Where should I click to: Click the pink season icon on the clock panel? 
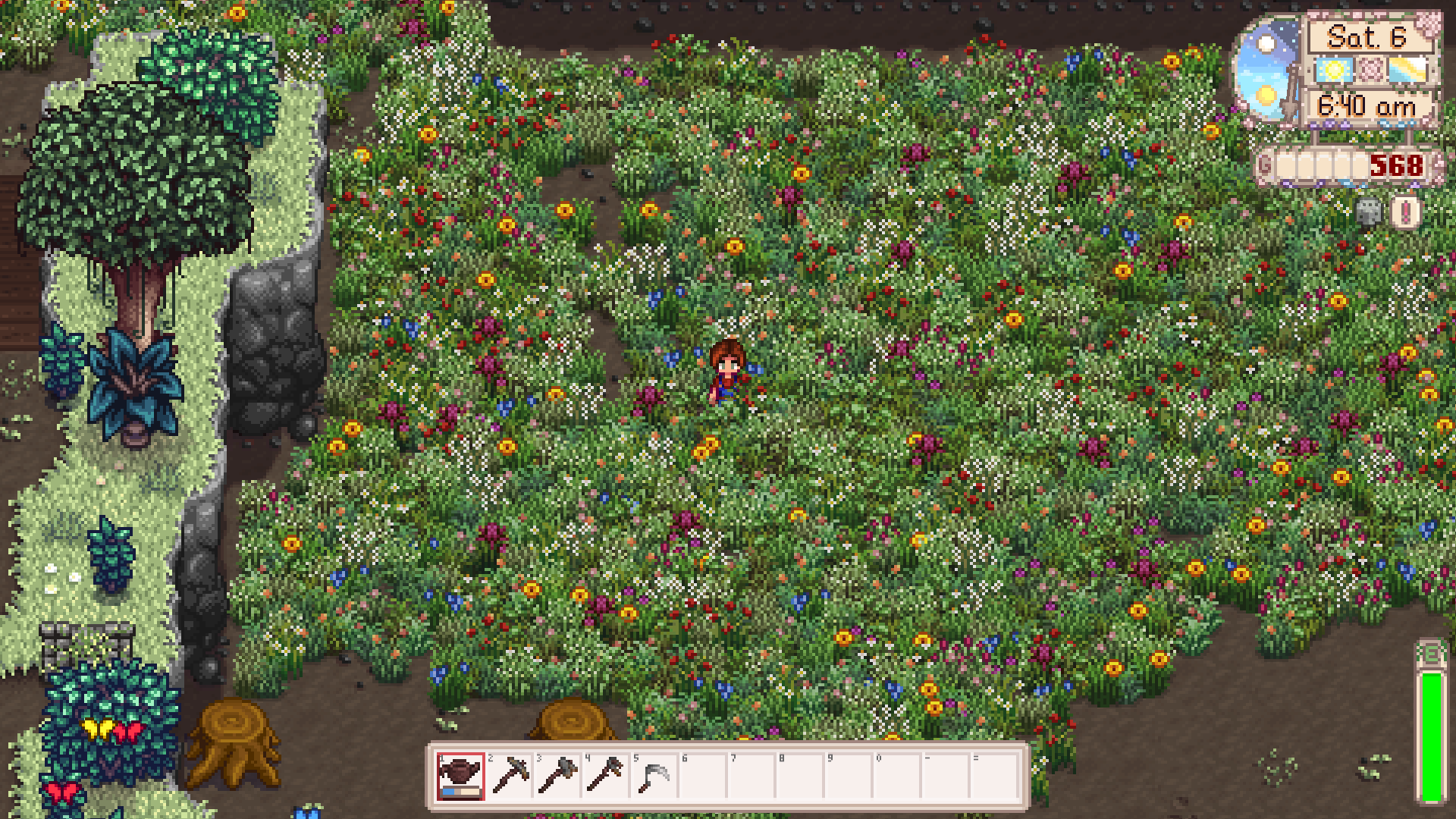1370,68
